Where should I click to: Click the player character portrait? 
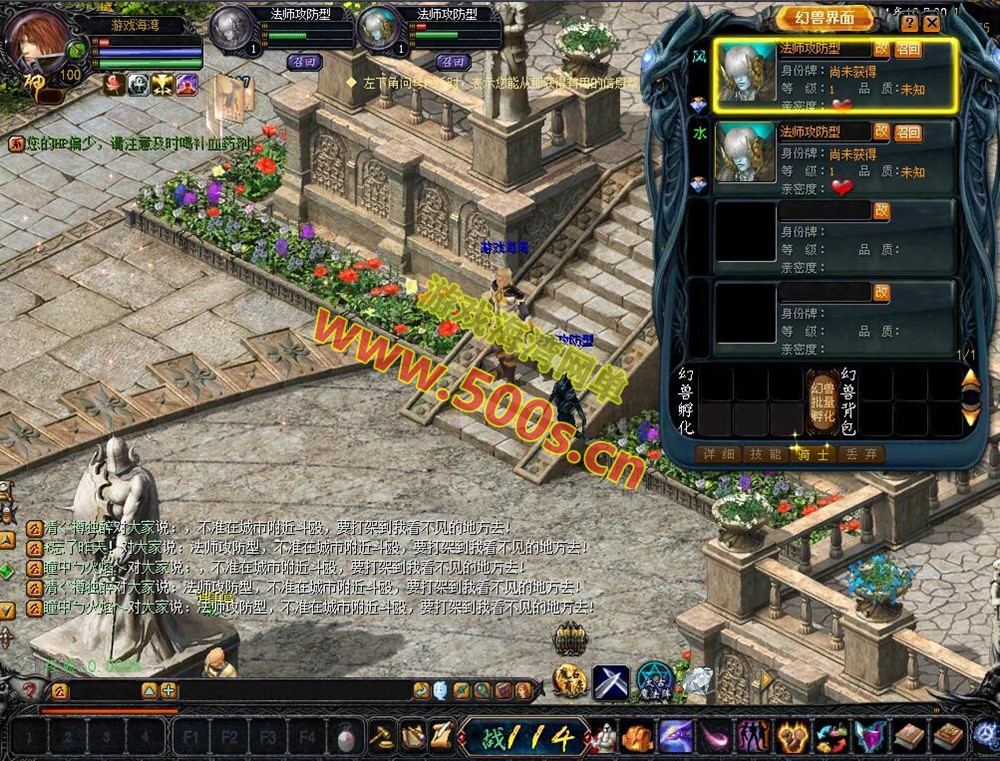pos(37,40)
